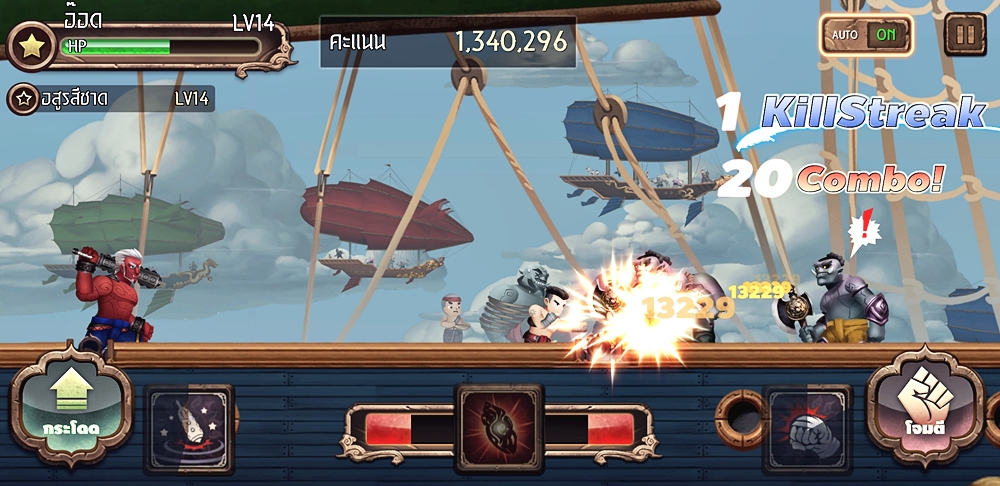This screenshot has width=1000, height=486.
Task: Switch to the second character star badge
Action: point(23,99)
